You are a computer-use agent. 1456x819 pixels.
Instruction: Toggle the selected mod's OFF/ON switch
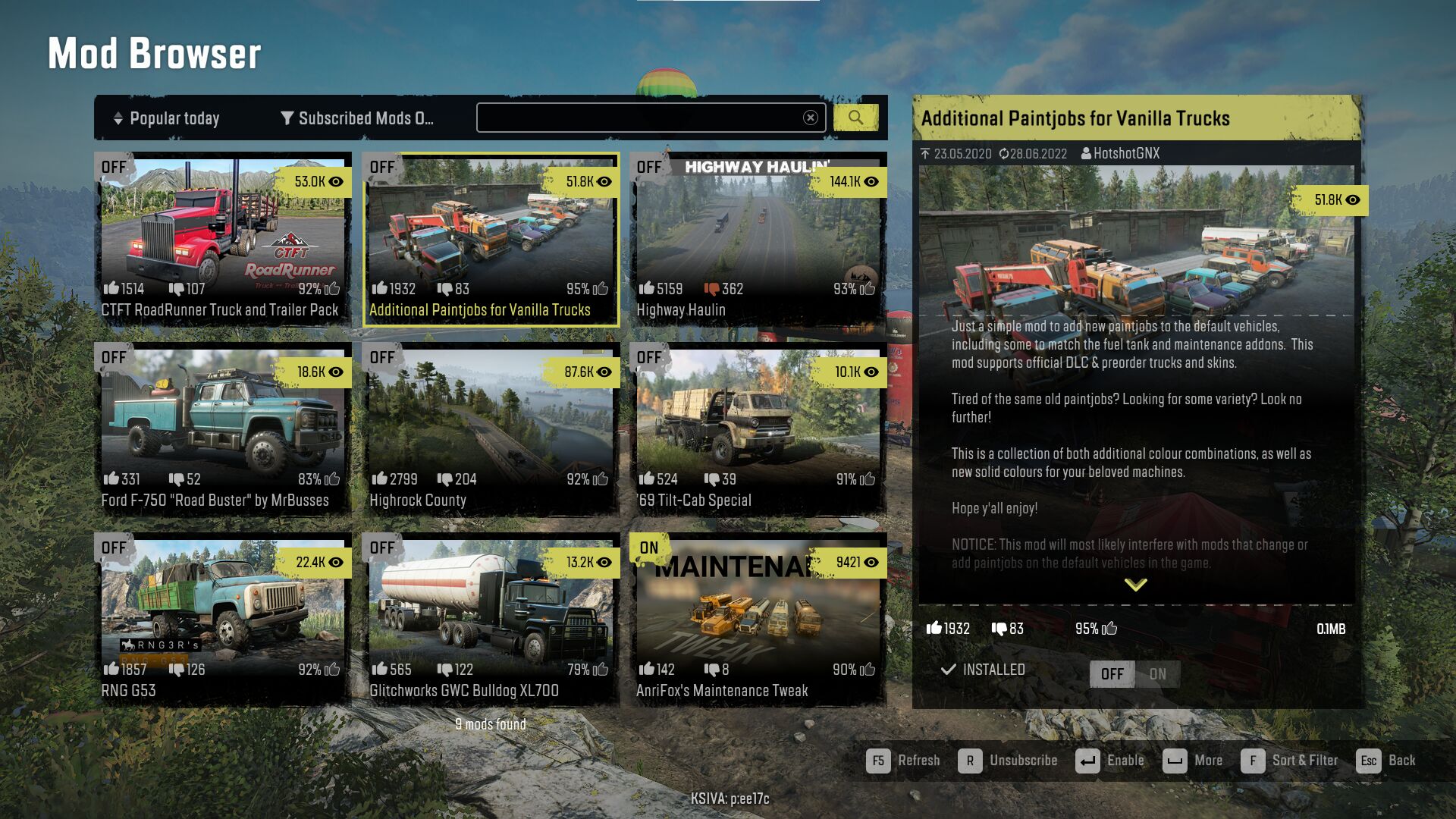pyautogui.click(x=1134, y=674)
